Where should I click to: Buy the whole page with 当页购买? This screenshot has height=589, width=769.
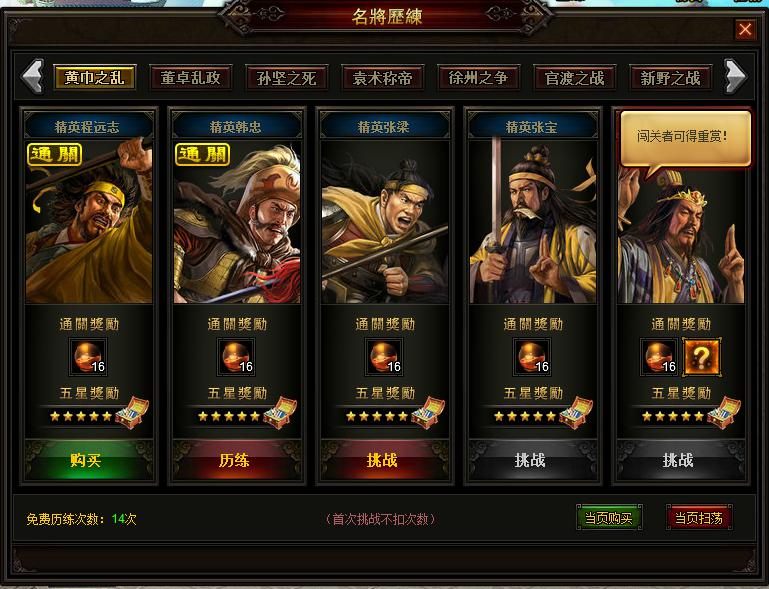(x=609, y=518)
